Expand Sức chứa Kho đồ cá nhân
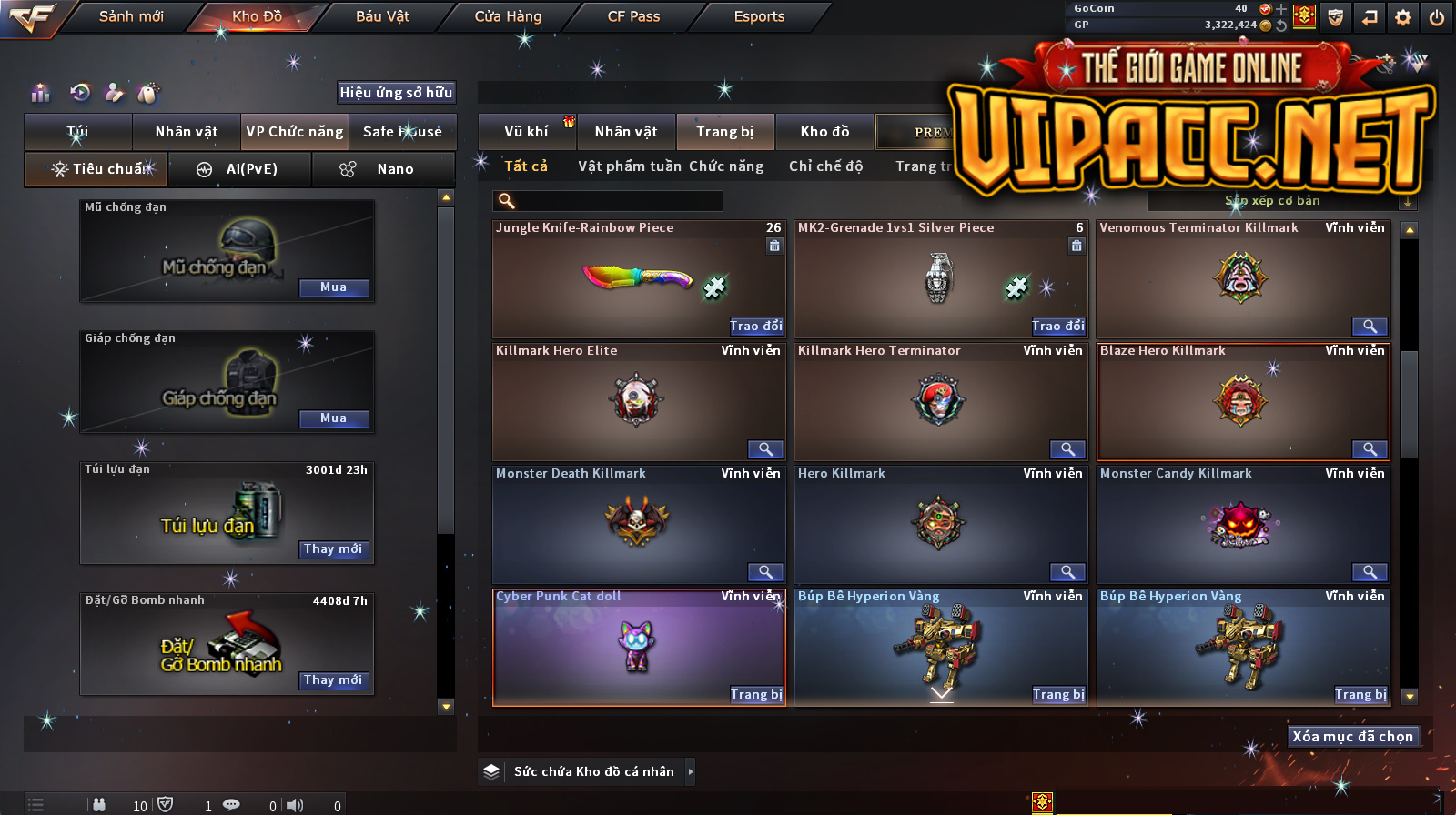Image resolution: width=1456 pixels, height=815 pixels. [x=691, y=771]
